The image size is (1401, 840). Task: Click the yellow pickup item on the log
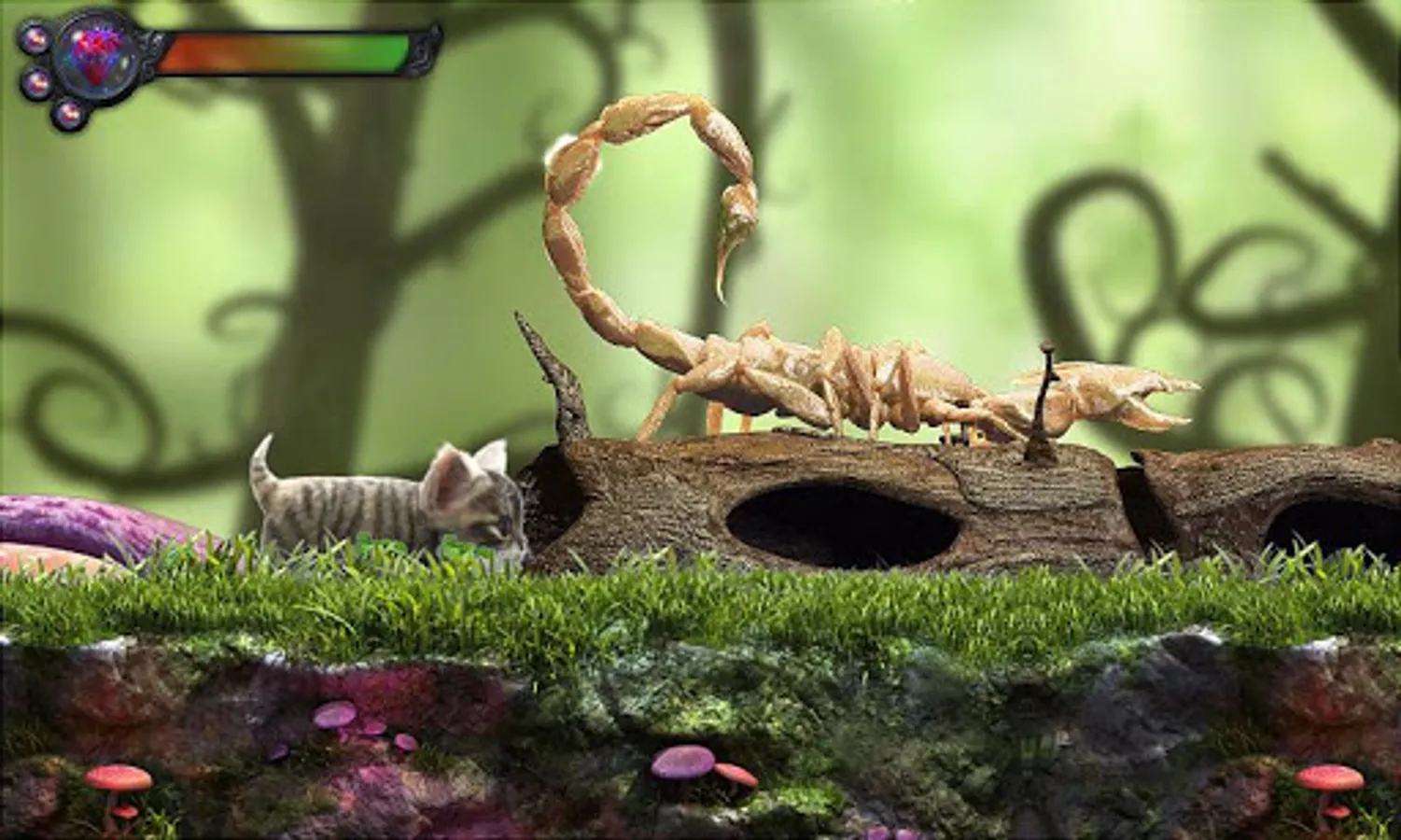[x=974, y=435]
